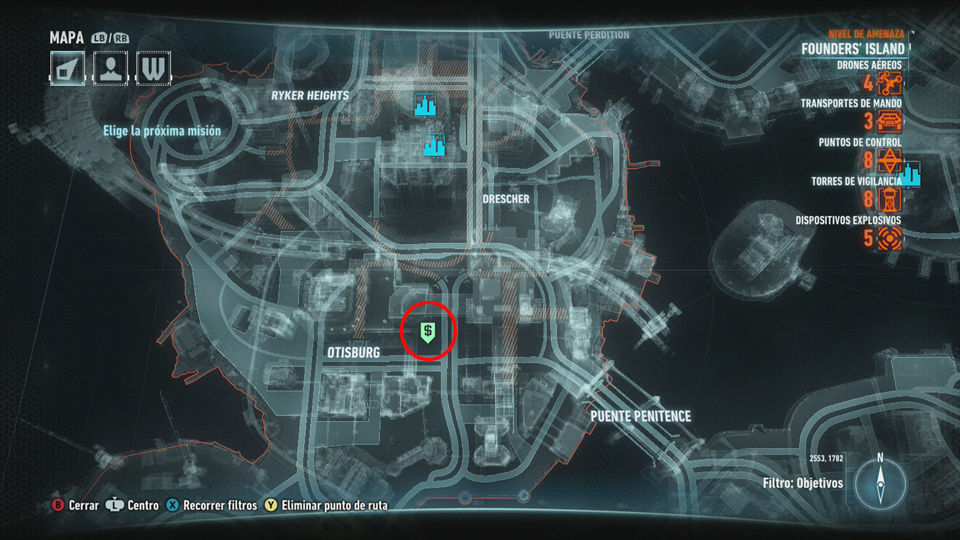Open the W tab

pos(153,69)
